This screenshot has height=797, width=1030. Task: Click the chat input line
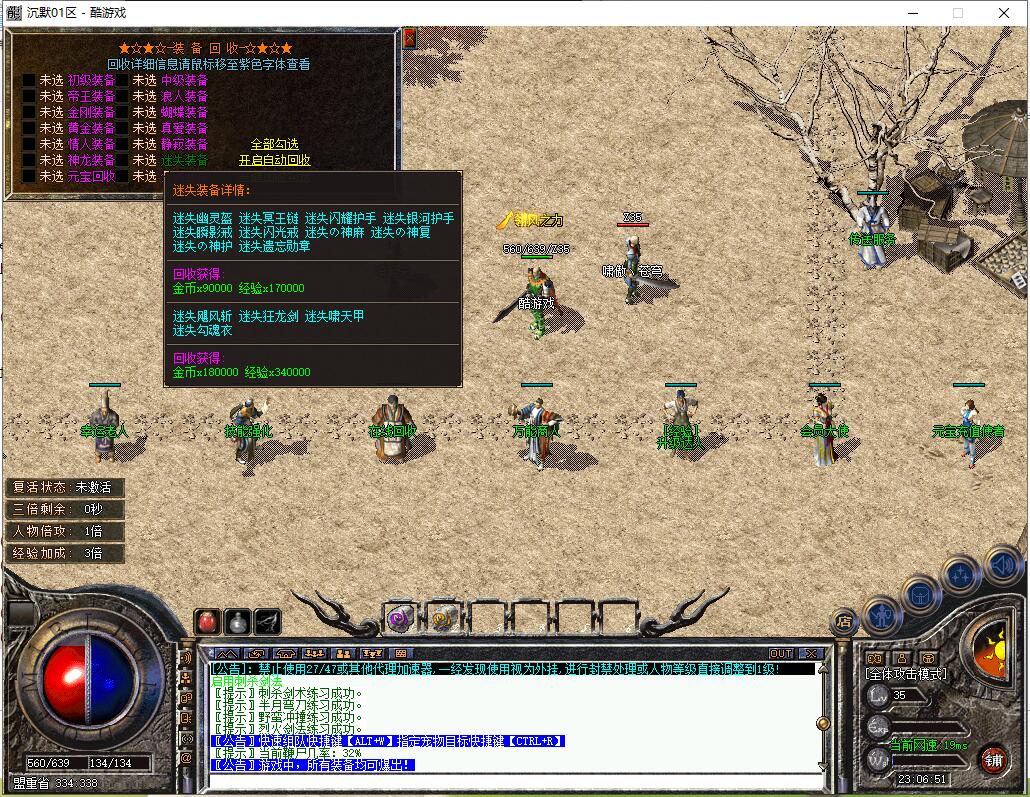coord(510,780)
